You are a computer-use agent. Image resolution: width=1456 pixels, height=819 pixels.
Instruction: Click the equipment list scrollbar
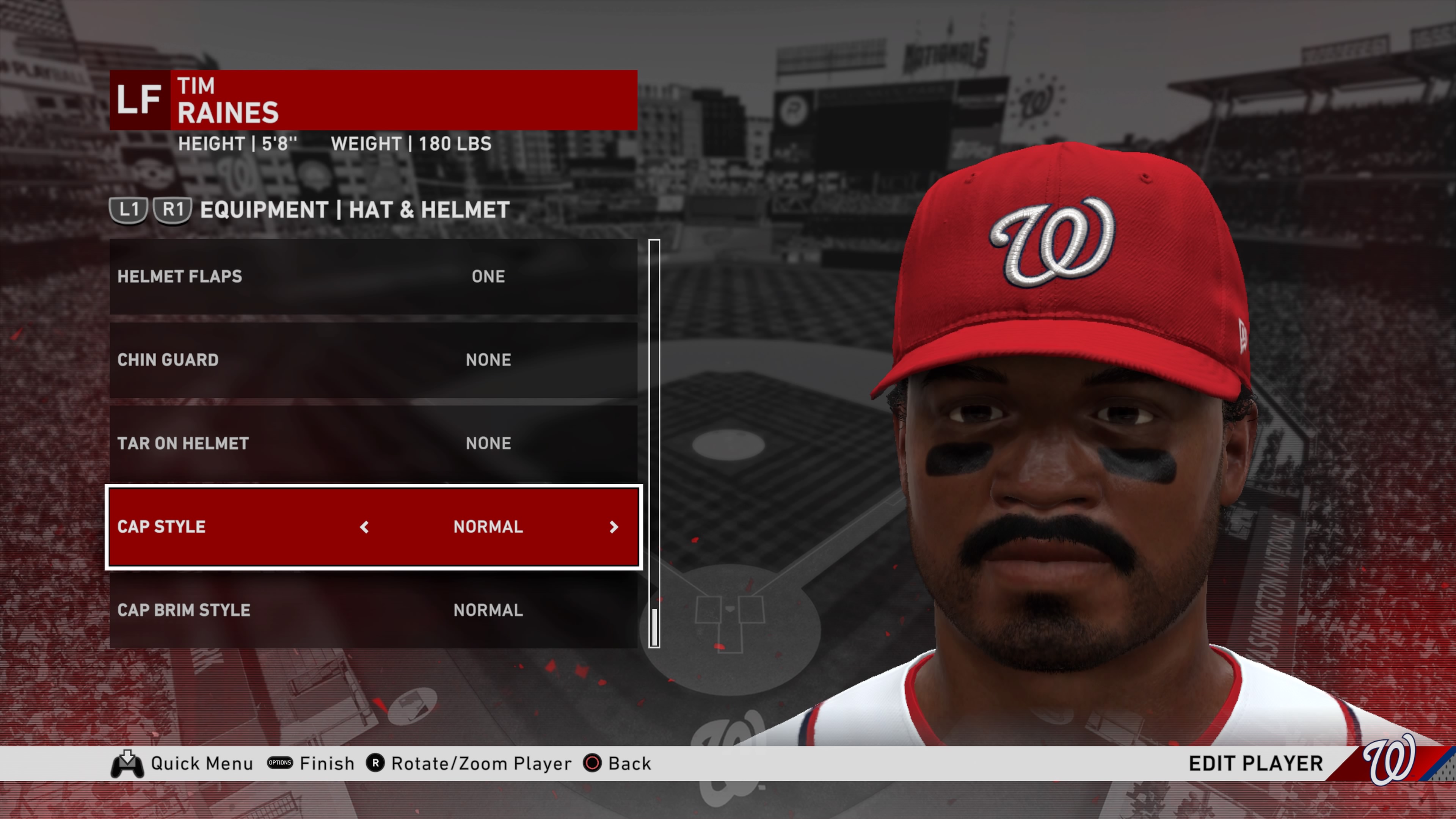[654, 444]
